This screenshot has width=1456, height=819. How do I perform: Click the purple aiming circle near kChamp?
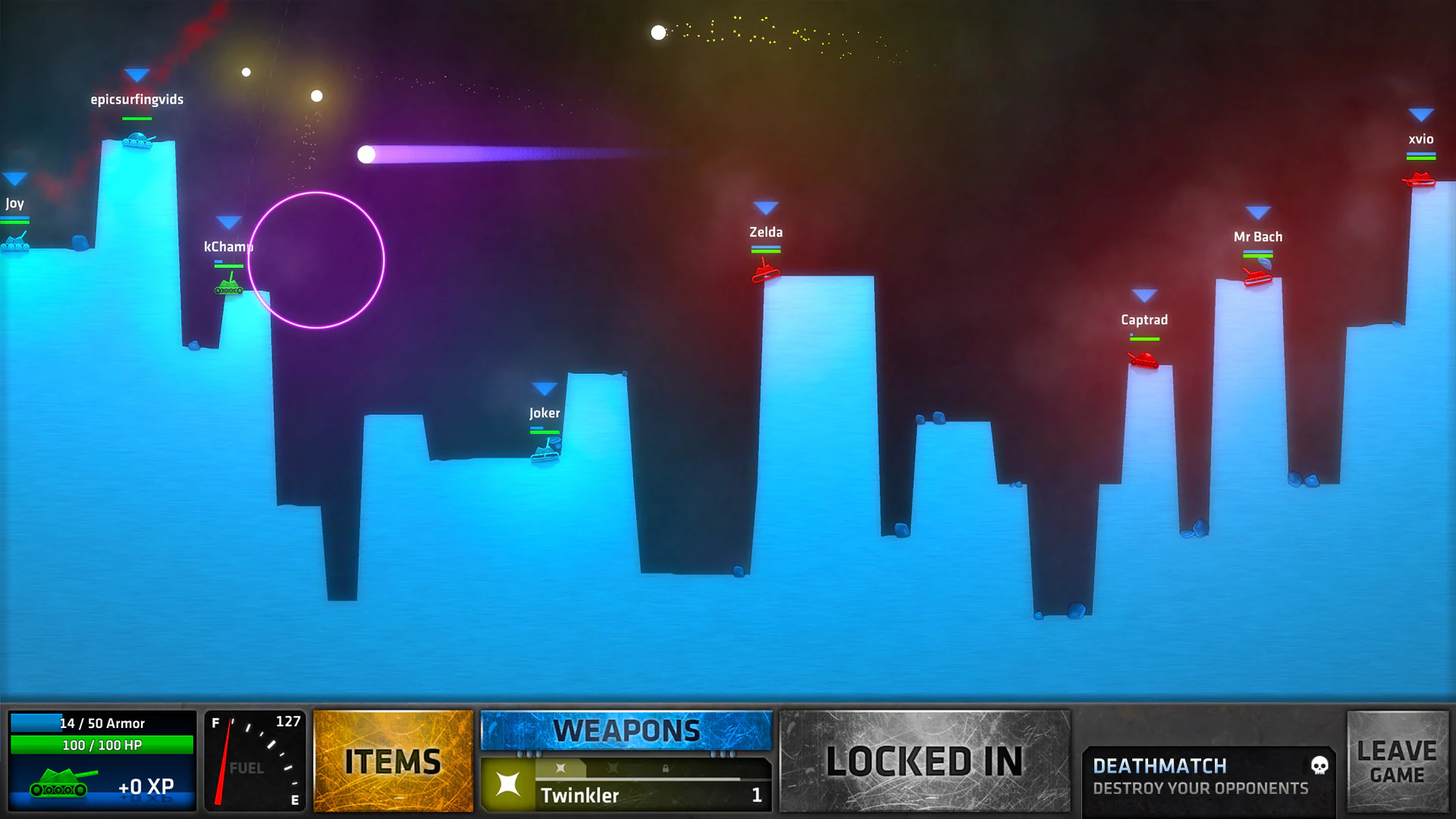click(x=315, y=261)
